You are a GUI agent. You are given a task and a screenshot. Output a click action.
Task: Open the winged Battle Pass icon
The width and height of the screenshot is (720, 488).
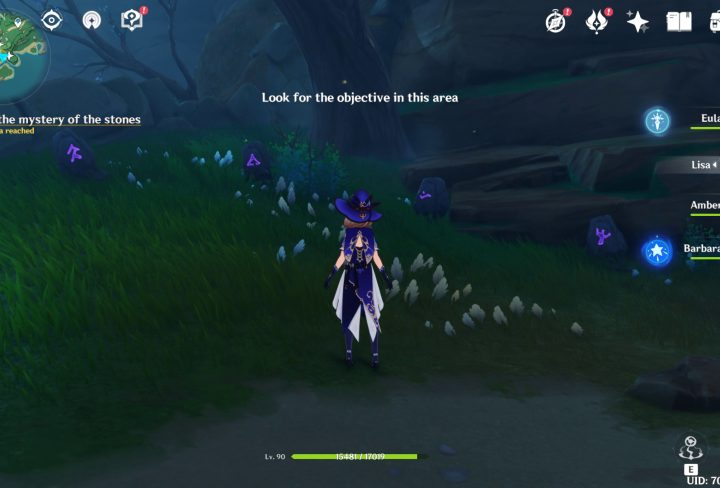[x=598, y=21]
